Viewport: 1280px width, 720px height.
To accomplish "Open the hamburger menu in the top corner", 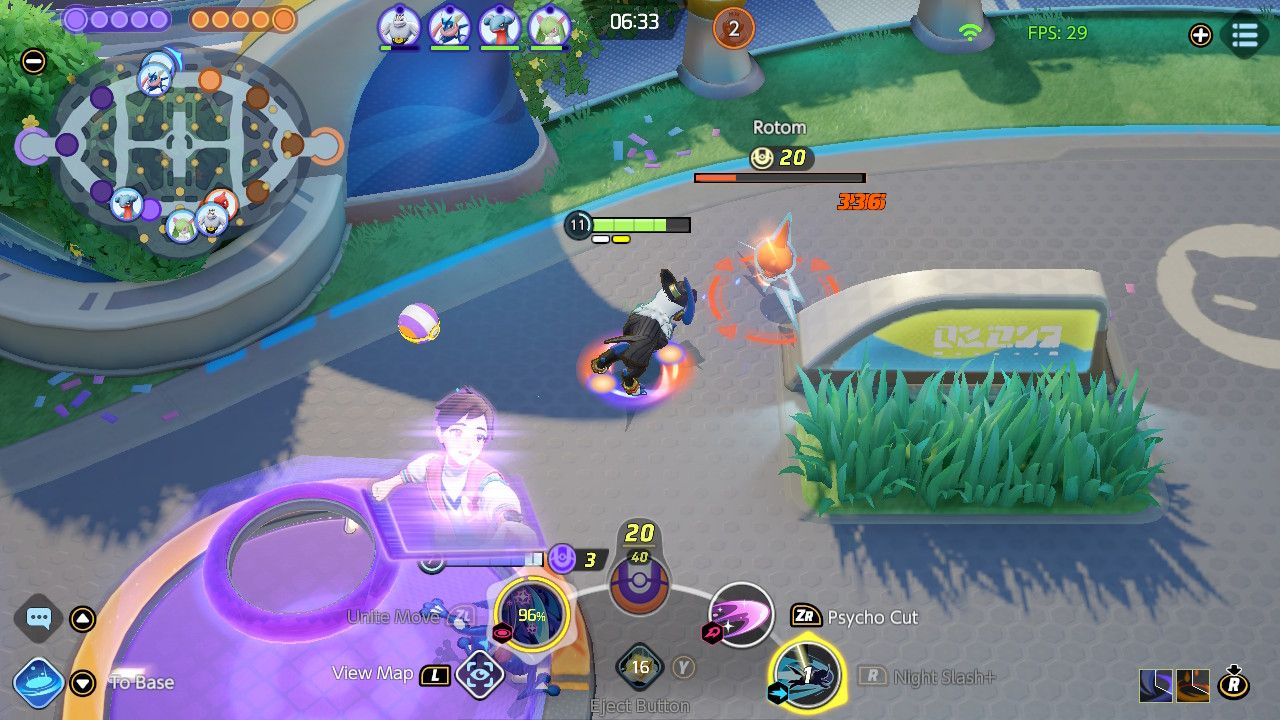I will pyautogui.click(x=1245, y=35).
